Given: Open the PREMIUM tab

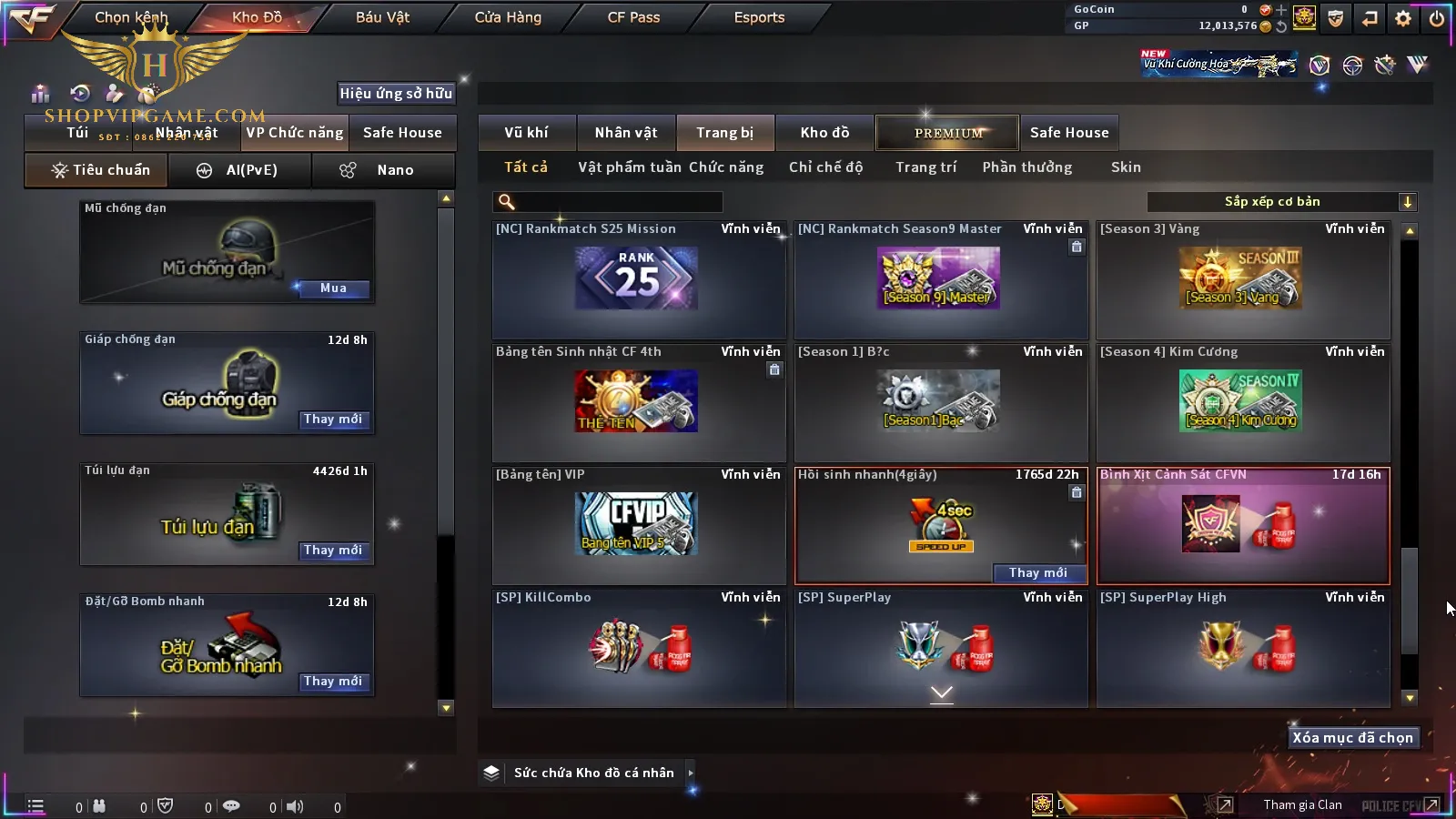Looking at the screenshot, I should pyautogui.click(x=947, y=133).
